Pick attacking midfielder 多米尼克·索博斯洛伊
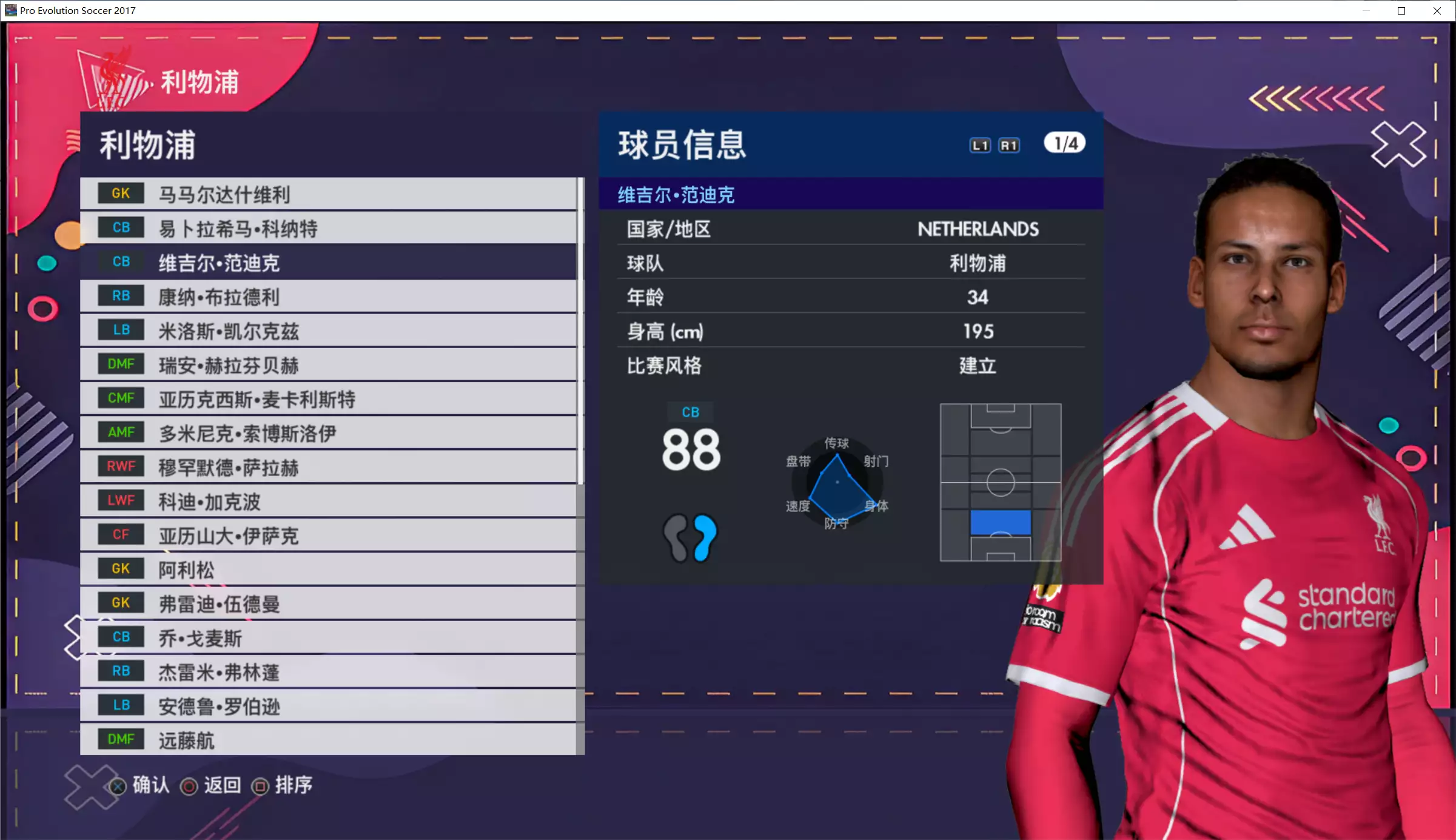Viewport: 1456px width, 840px height. click(x=327, y=433)
